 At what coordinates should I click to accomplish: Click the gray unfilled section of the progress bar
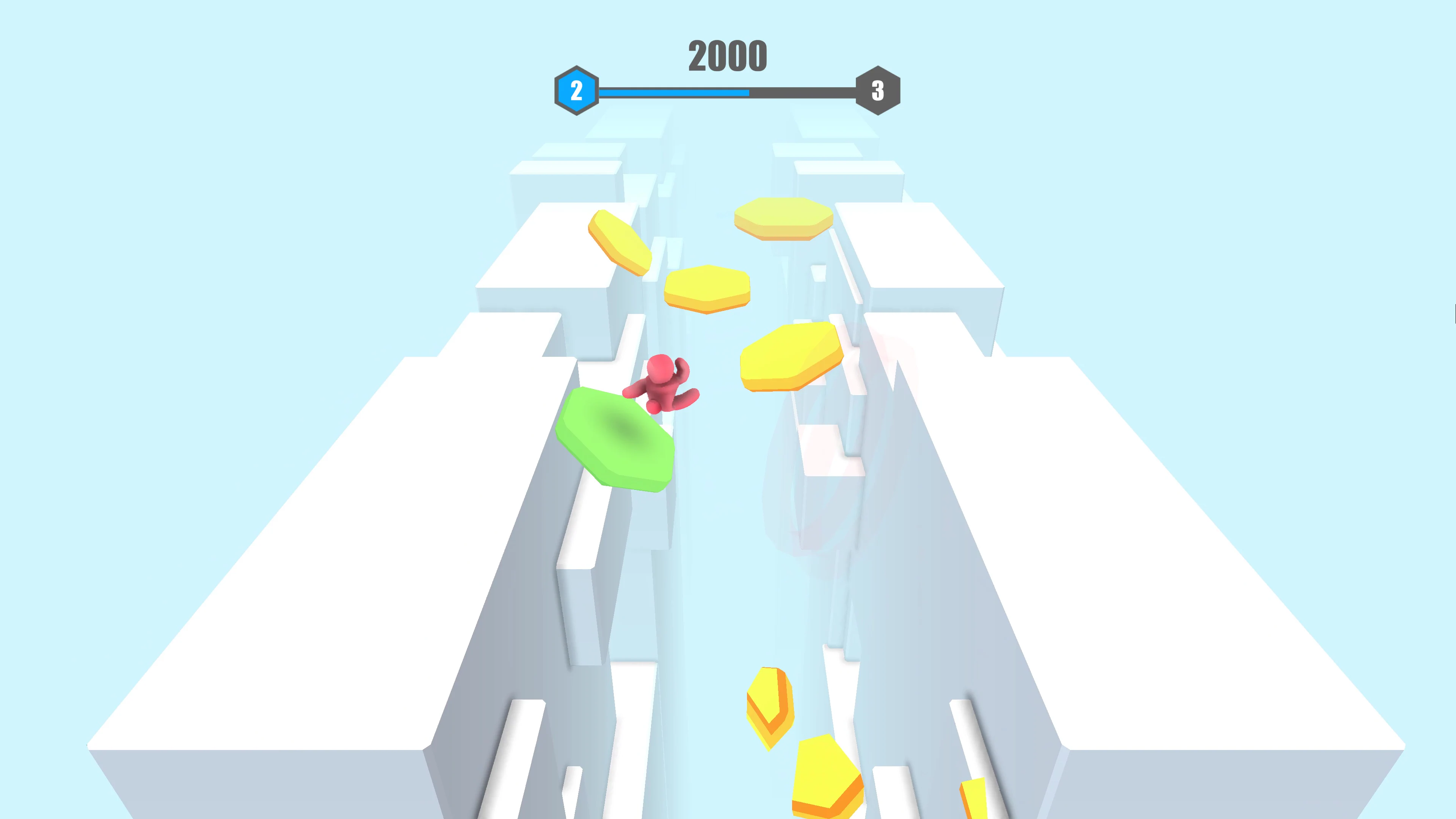[814, 91]
